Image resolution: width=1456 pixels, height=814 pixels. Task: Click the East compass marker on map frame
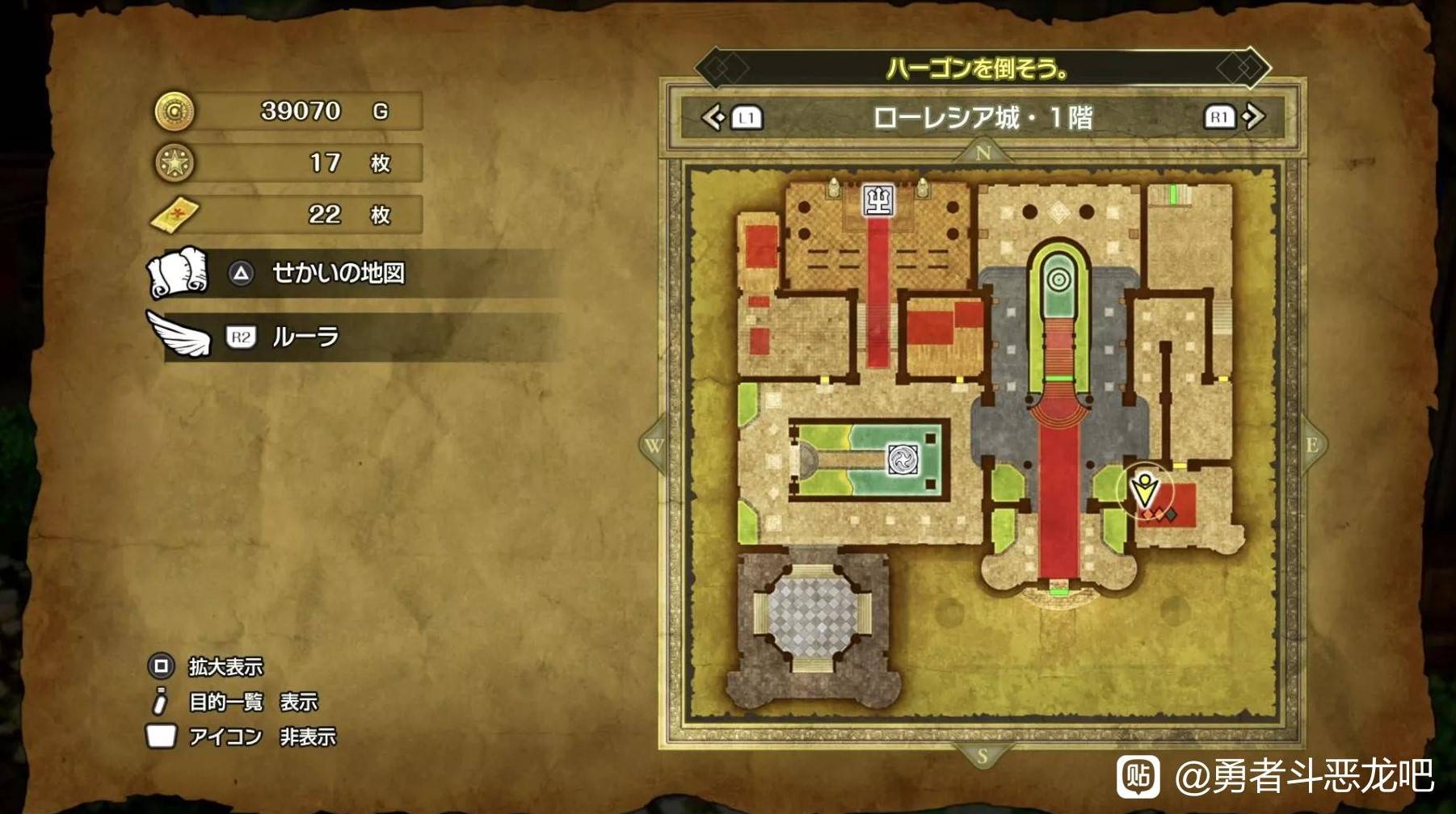coord(1311,445)
